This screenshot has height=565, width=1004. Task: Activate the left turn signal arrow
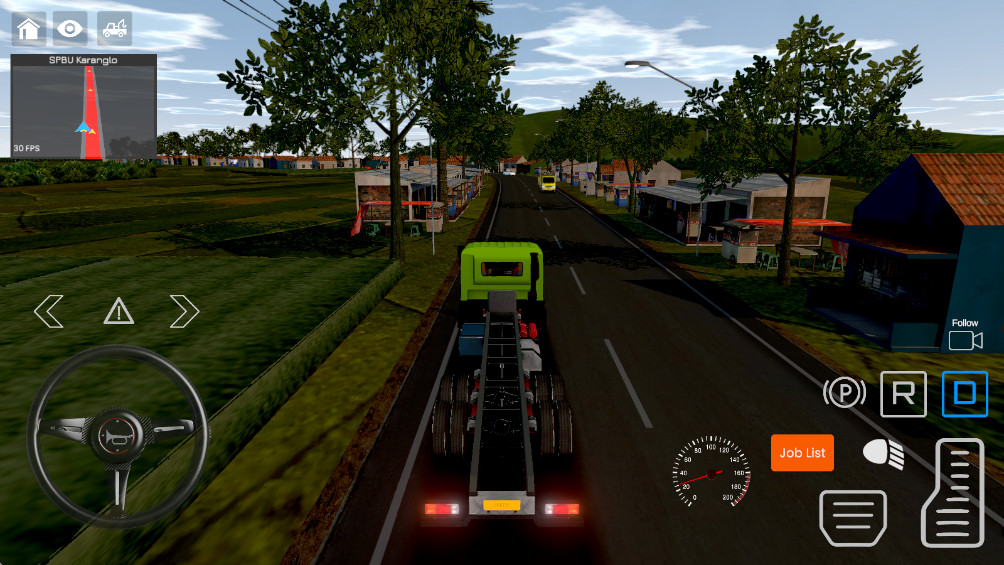coord(49,312)
